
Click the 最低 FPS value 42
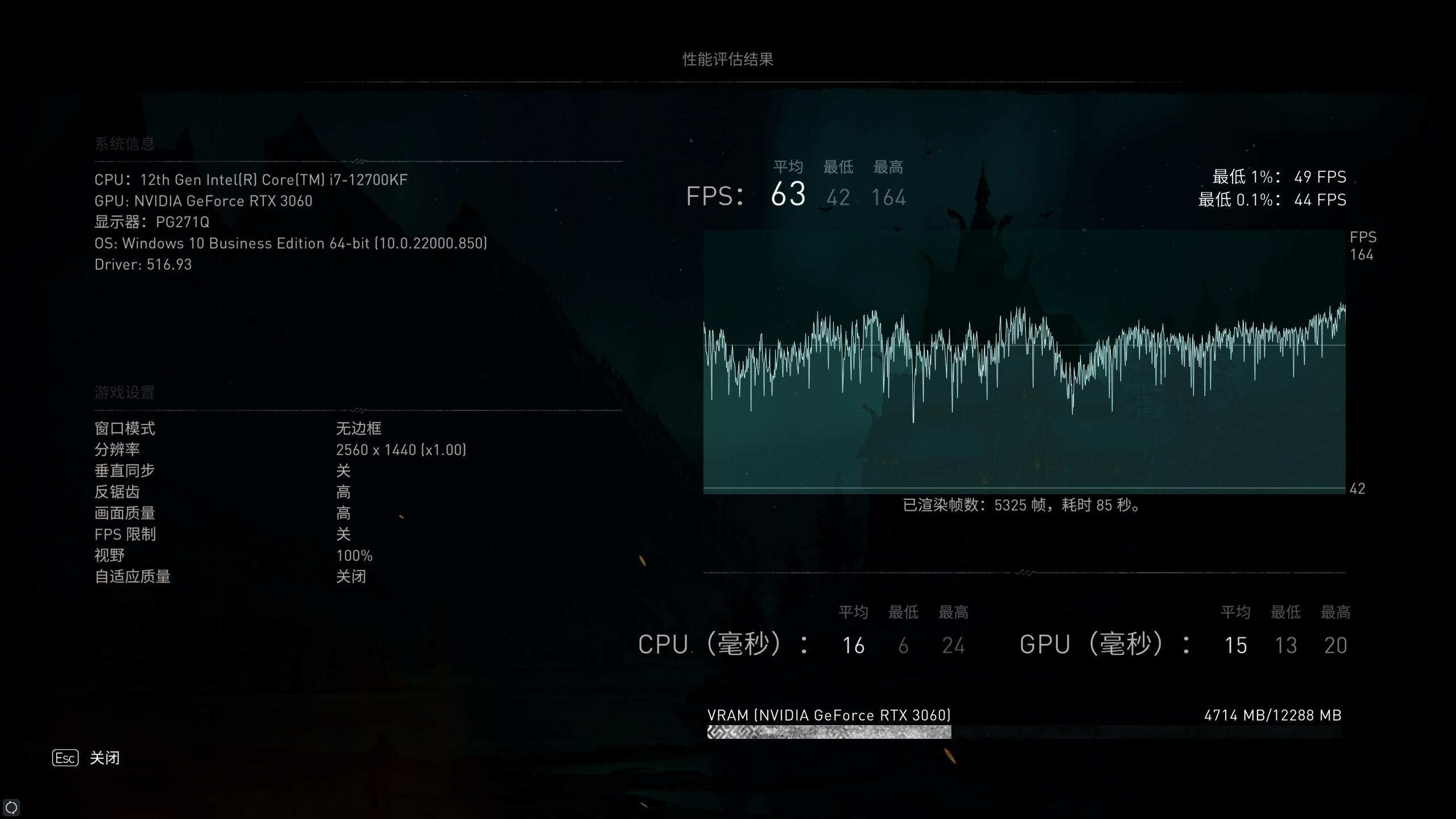[838, 198]
